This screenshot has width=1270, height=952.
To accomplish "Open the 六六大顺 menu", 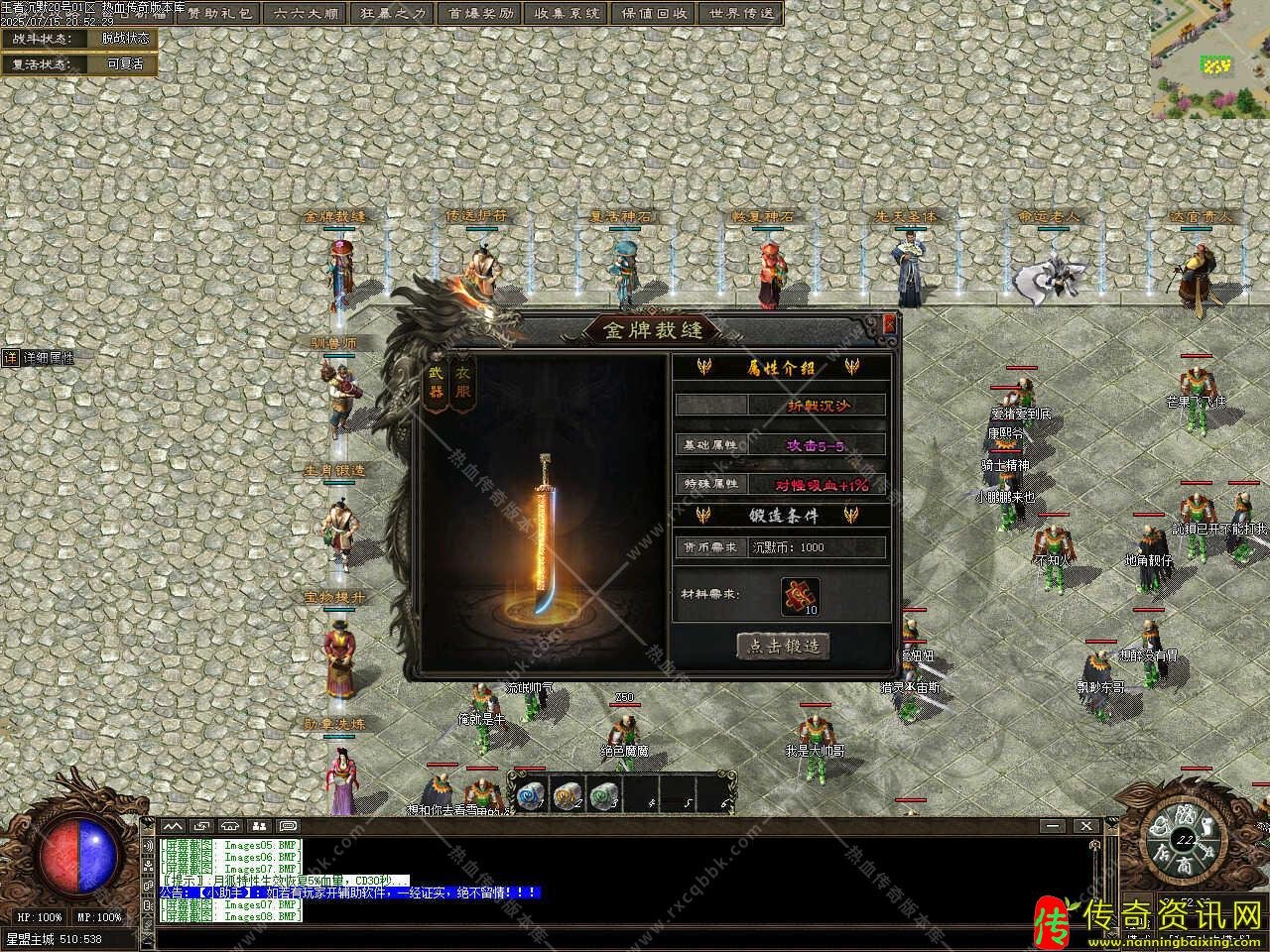I will point(308,14).
